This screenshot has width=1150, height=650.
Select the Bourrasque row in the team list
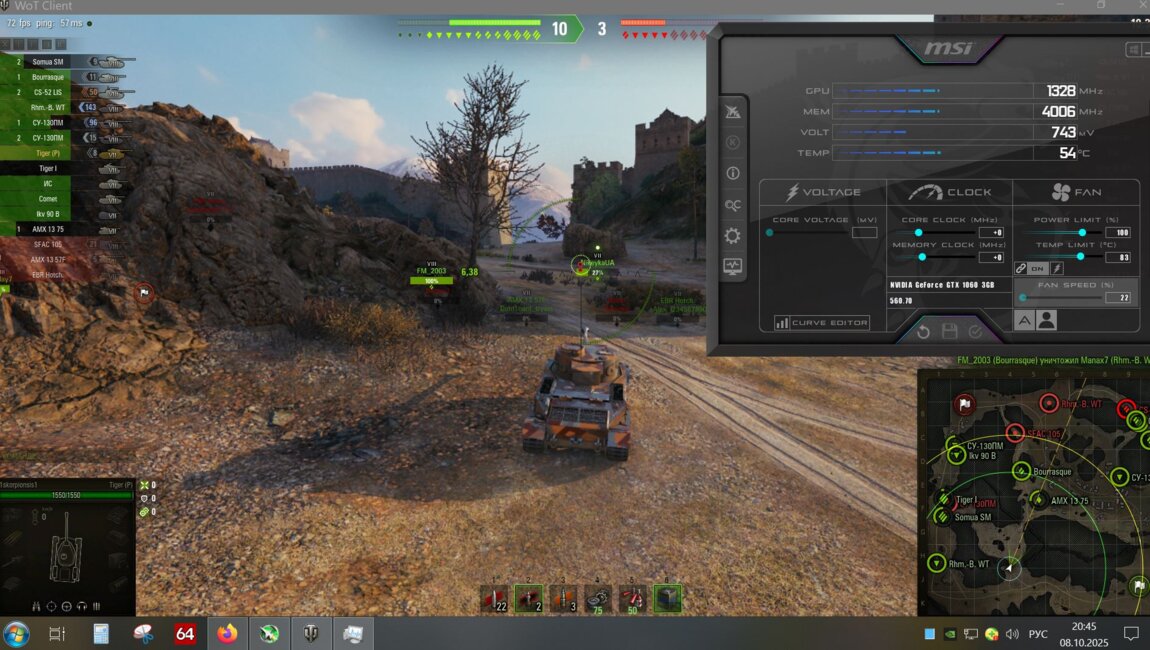tap(60, 77)
